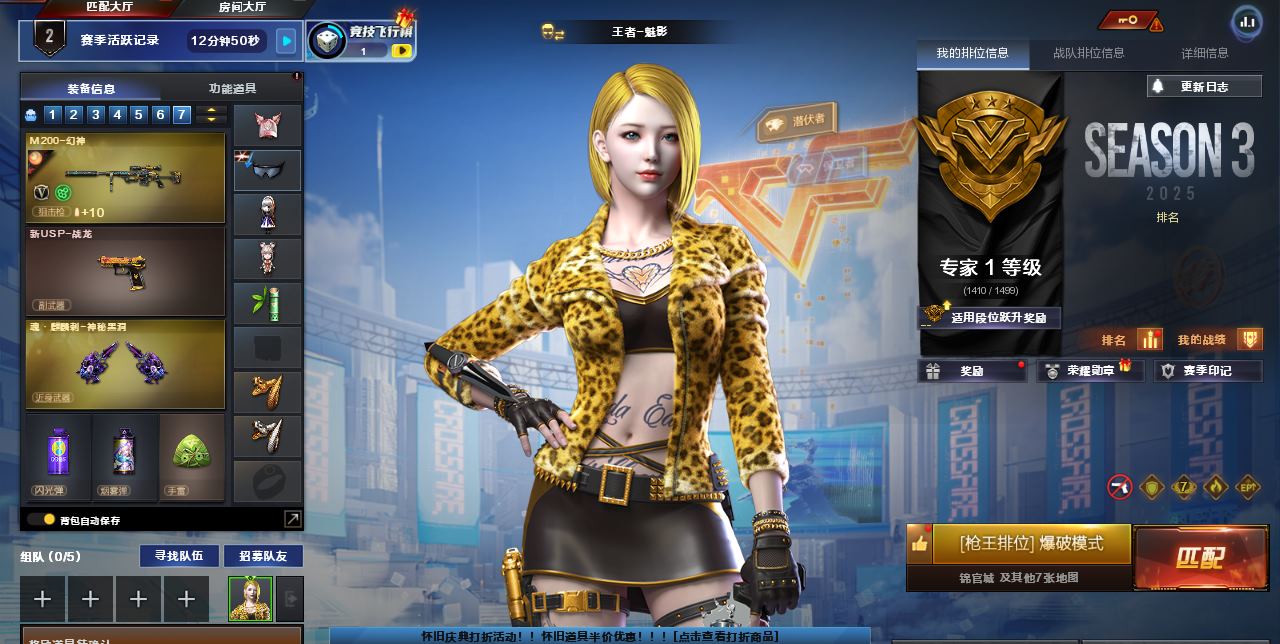
Task: Select the melee weapon slot with purple claws
Action: pyautogui.click(x=125, y=364)
